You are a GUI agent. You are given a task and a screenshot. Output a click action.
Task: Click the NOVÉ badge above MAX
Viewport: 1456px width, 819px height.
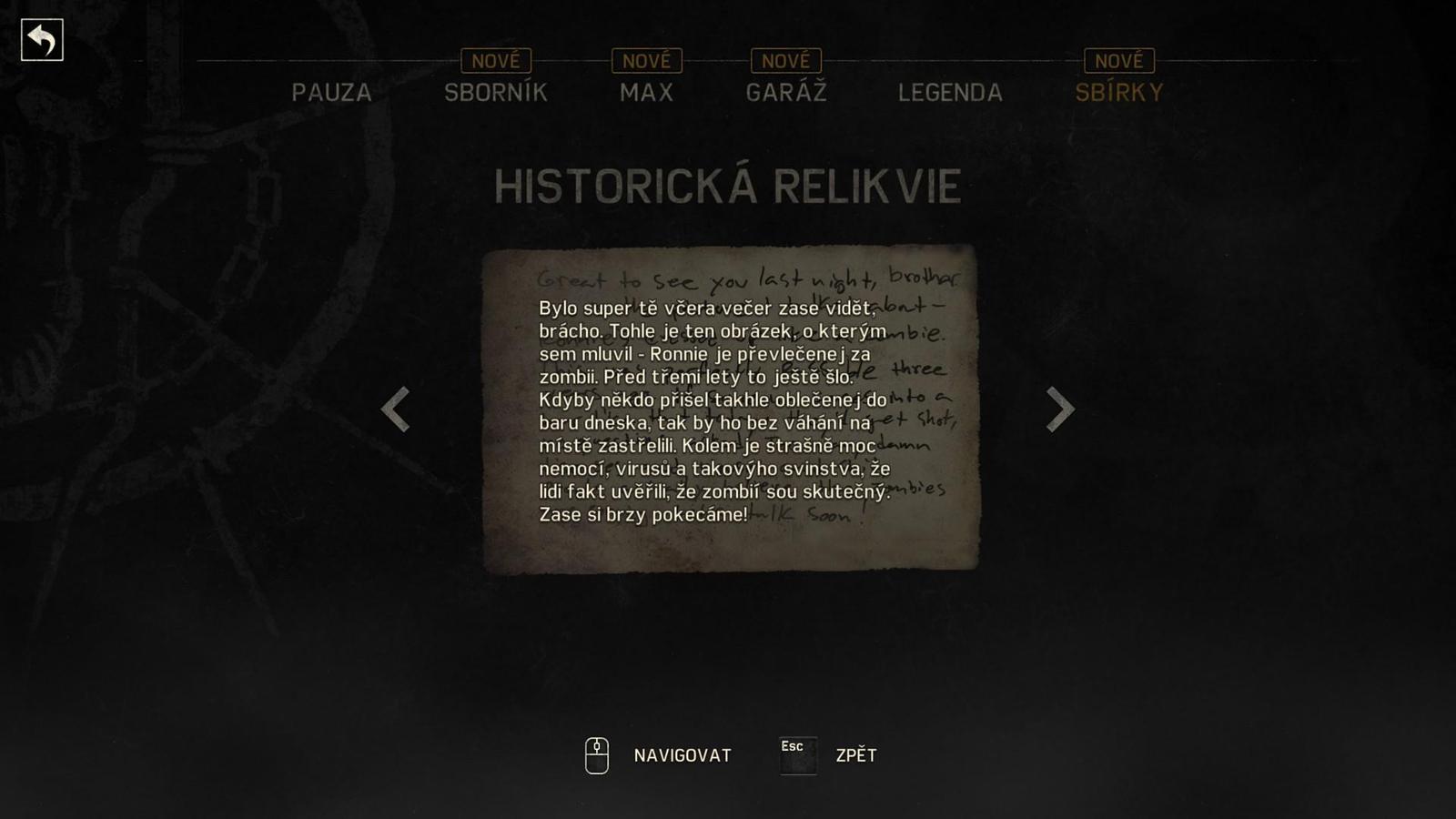(645, 60)
